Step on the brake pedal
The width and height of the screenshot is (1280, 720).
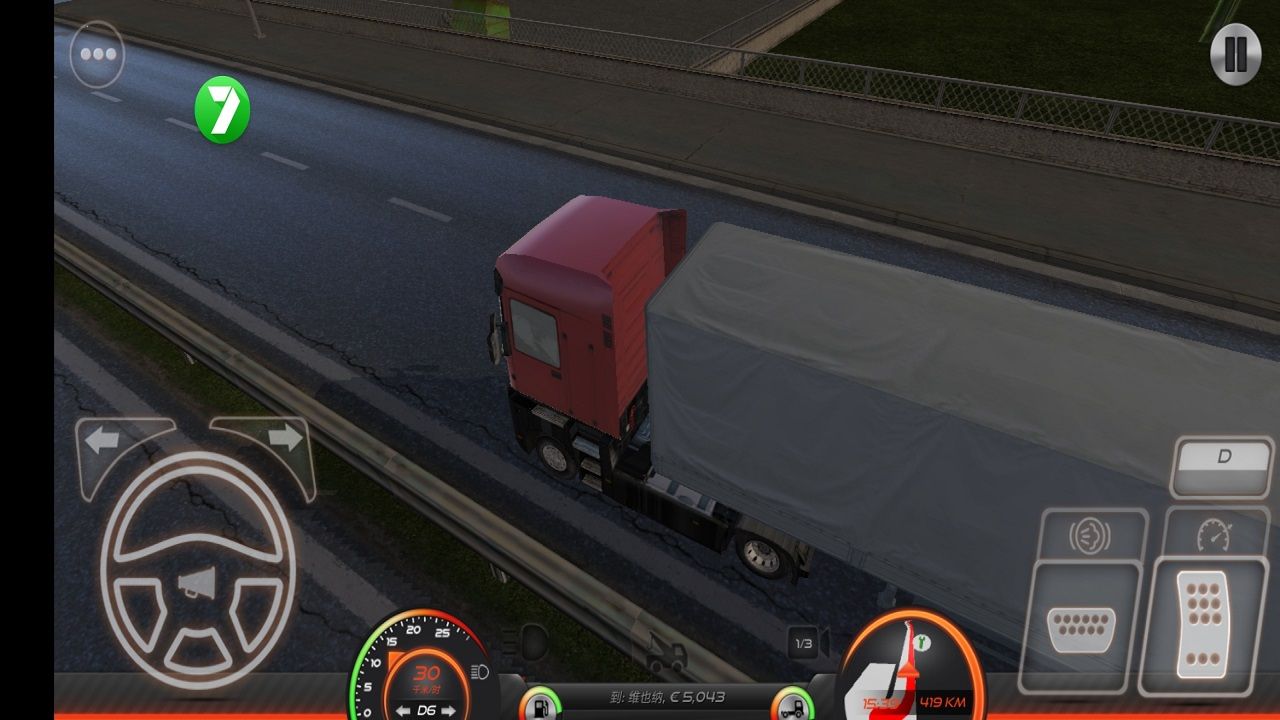pos(1080,628)
